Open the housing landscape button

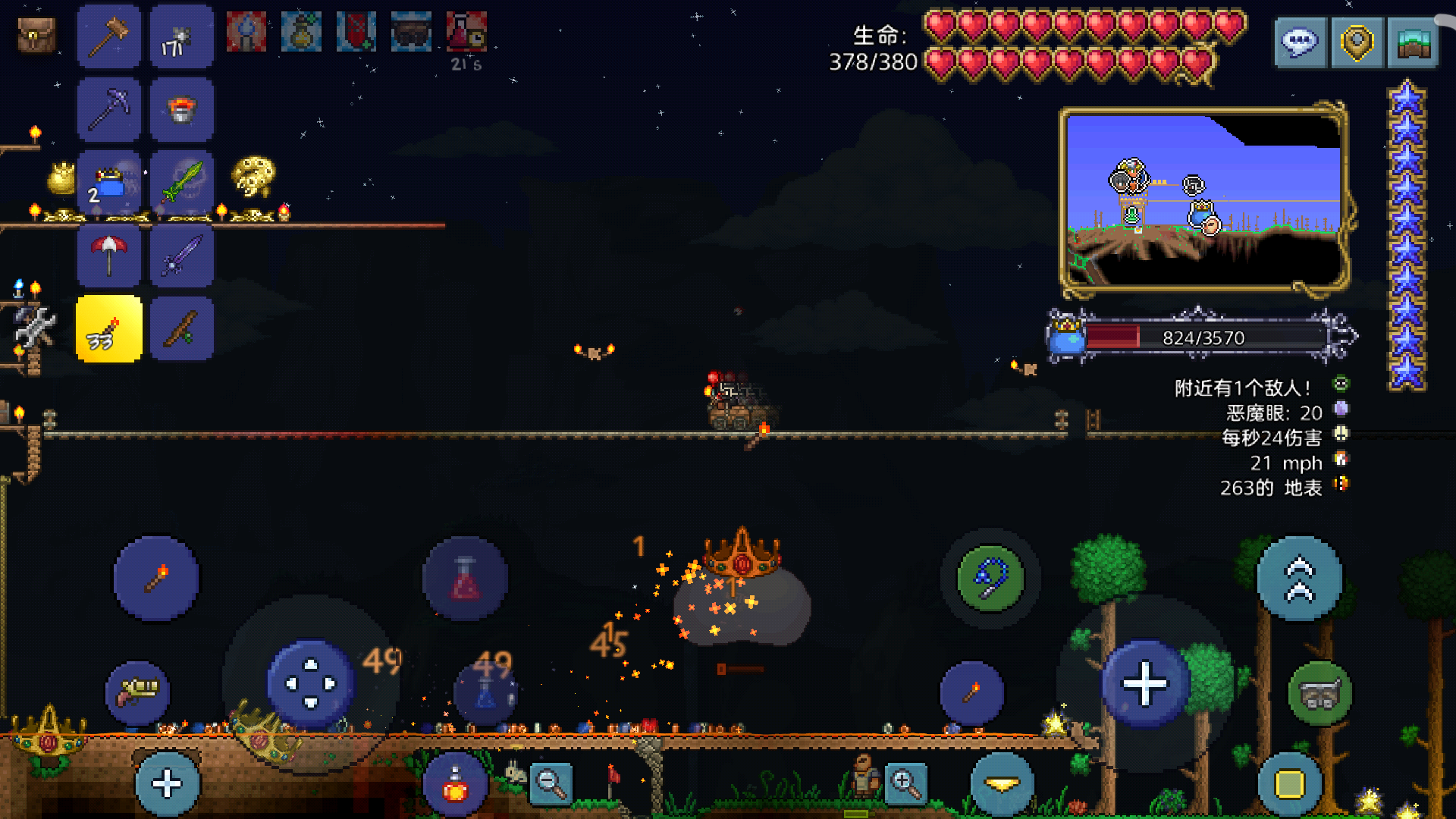[x=1413, y=42]
